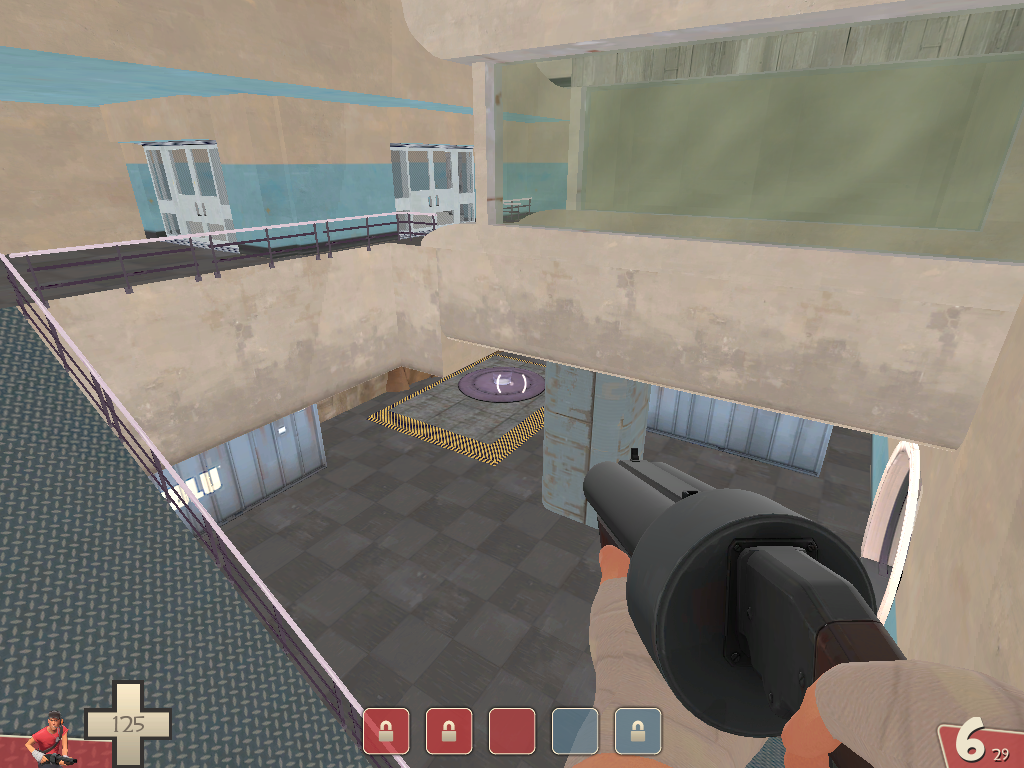
Task: Click the locked blue control point icon
Action: click(x=638, y=731)
